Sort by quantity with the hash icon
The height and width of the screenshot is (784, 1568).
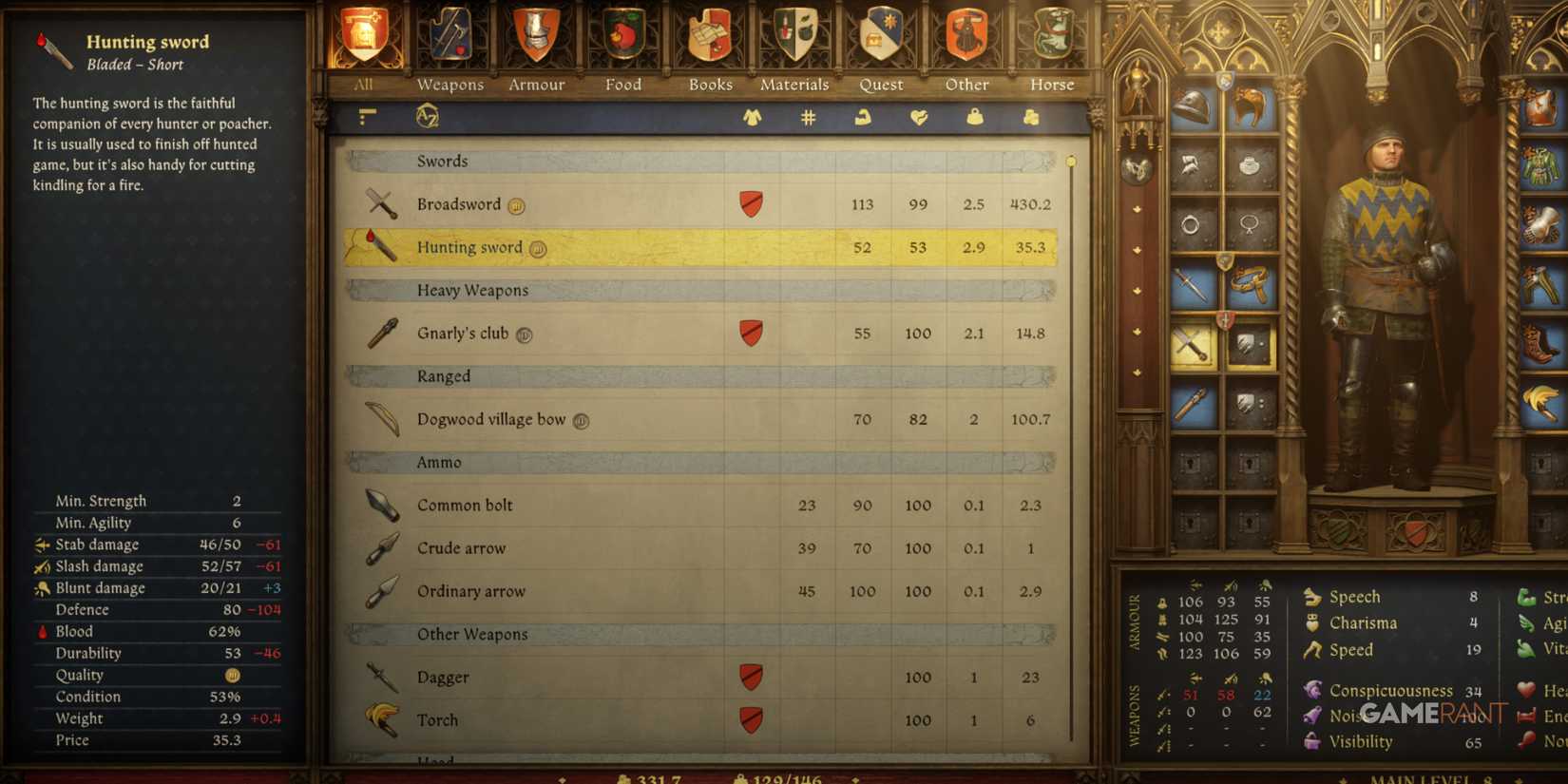tap(807, 118)
